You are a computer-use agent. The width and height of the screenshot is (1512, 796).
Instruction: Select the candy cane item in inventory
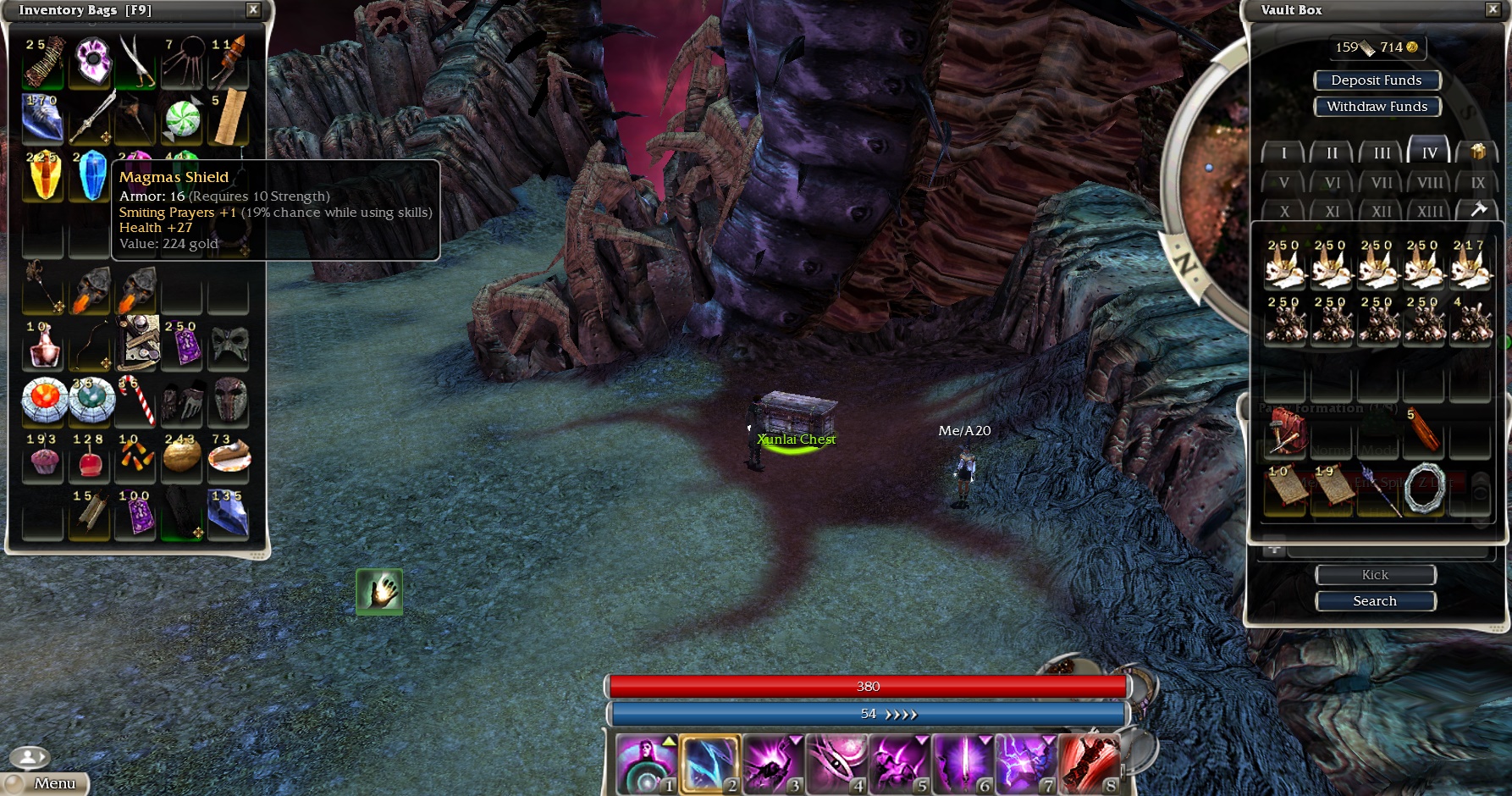pyautogui.click(x=136, y=400)
